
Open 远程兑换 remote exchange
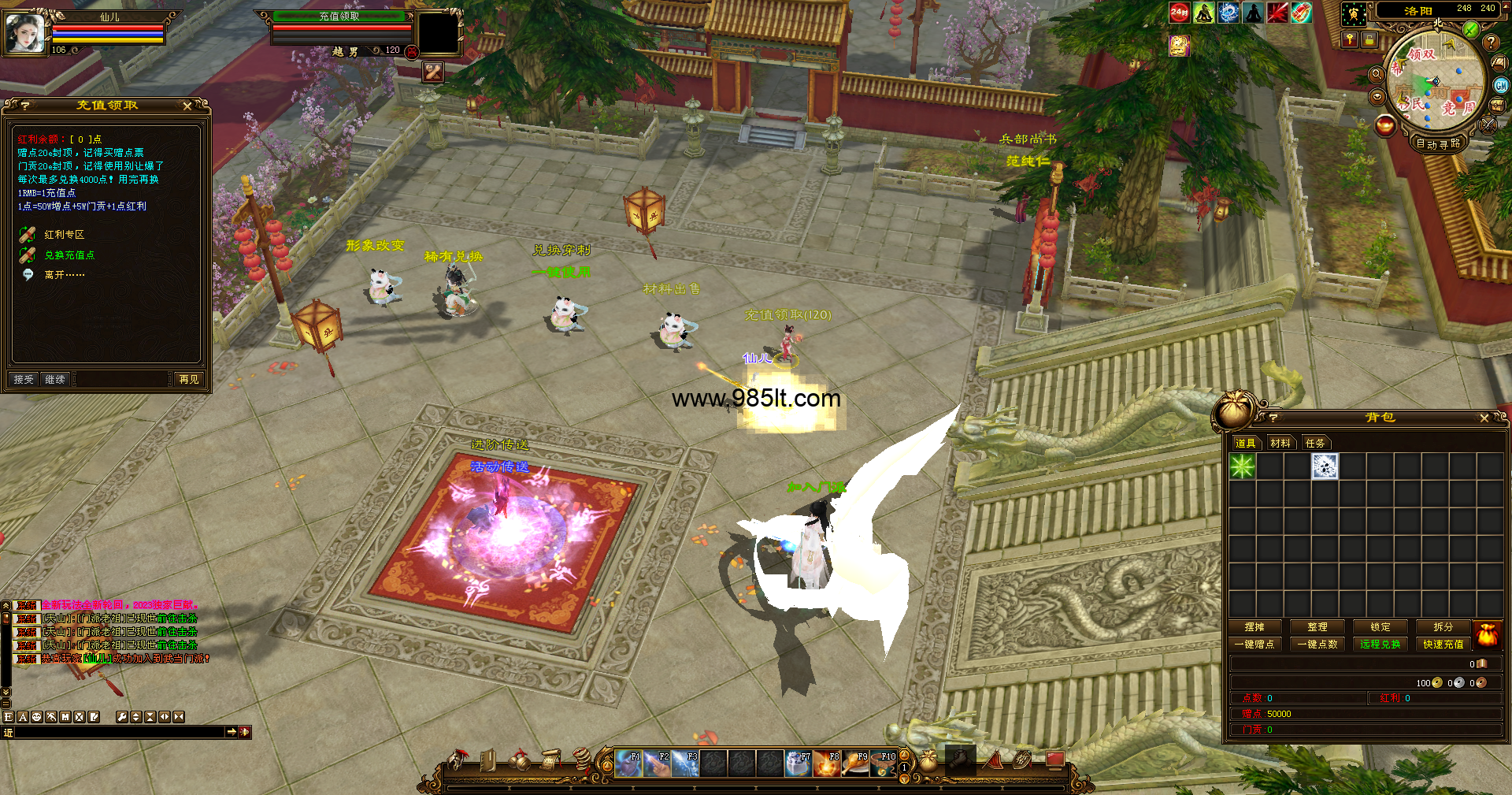[1380, 645]
